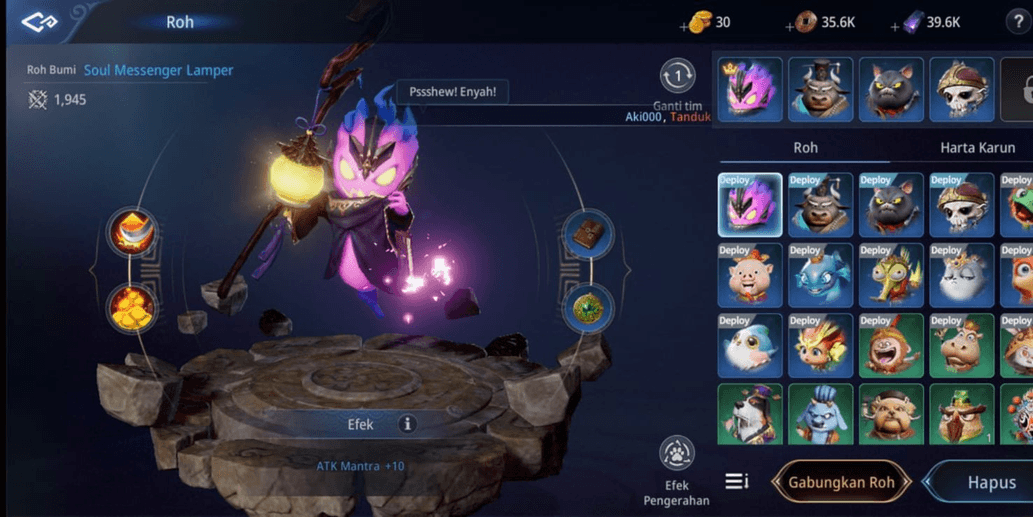This screenshot has height=517, width=1033.
Task: Show the Efek info icon
Action: click(407, 424)
